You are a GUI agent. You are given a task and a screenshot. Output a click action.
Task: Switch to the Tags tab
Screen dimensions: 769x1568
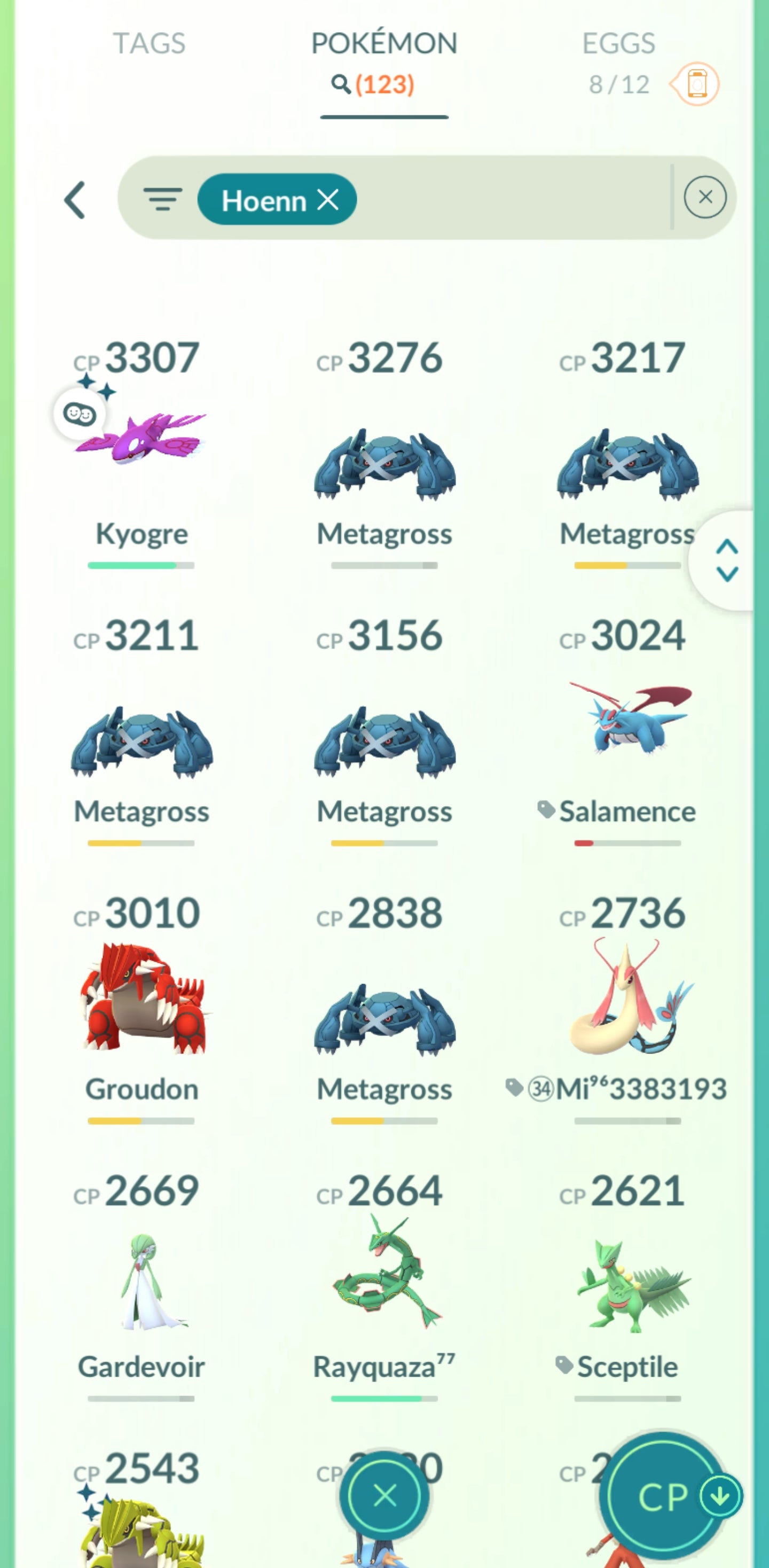(x=149, y=44)
